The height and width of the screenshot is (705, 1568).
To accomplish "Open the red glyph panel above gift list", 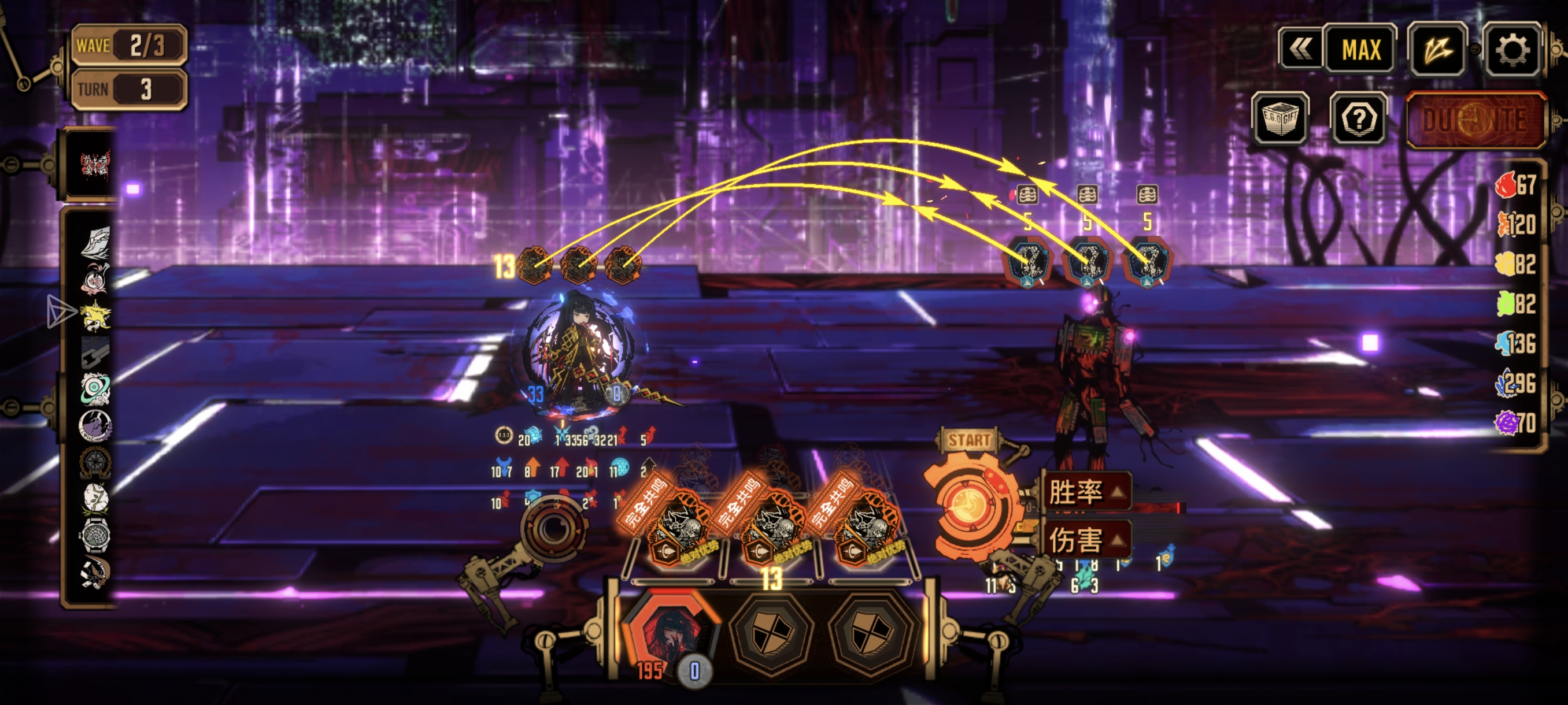I will 95,164.
